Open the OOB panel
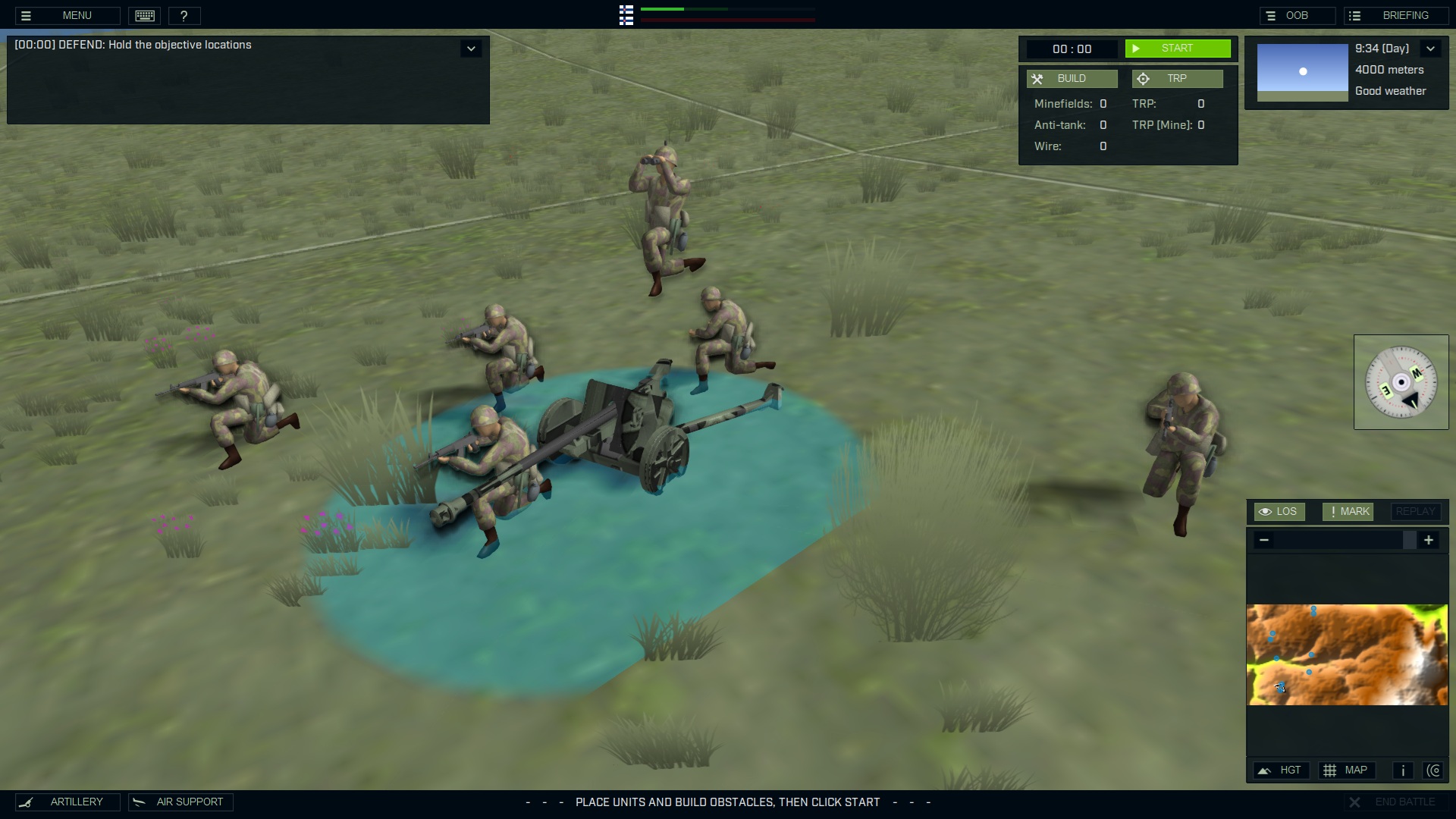 point(1298,14)
